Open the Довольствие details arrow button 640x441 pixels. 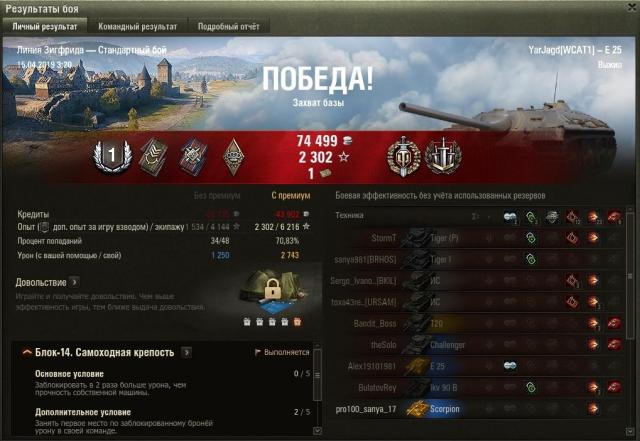[74, 282]
